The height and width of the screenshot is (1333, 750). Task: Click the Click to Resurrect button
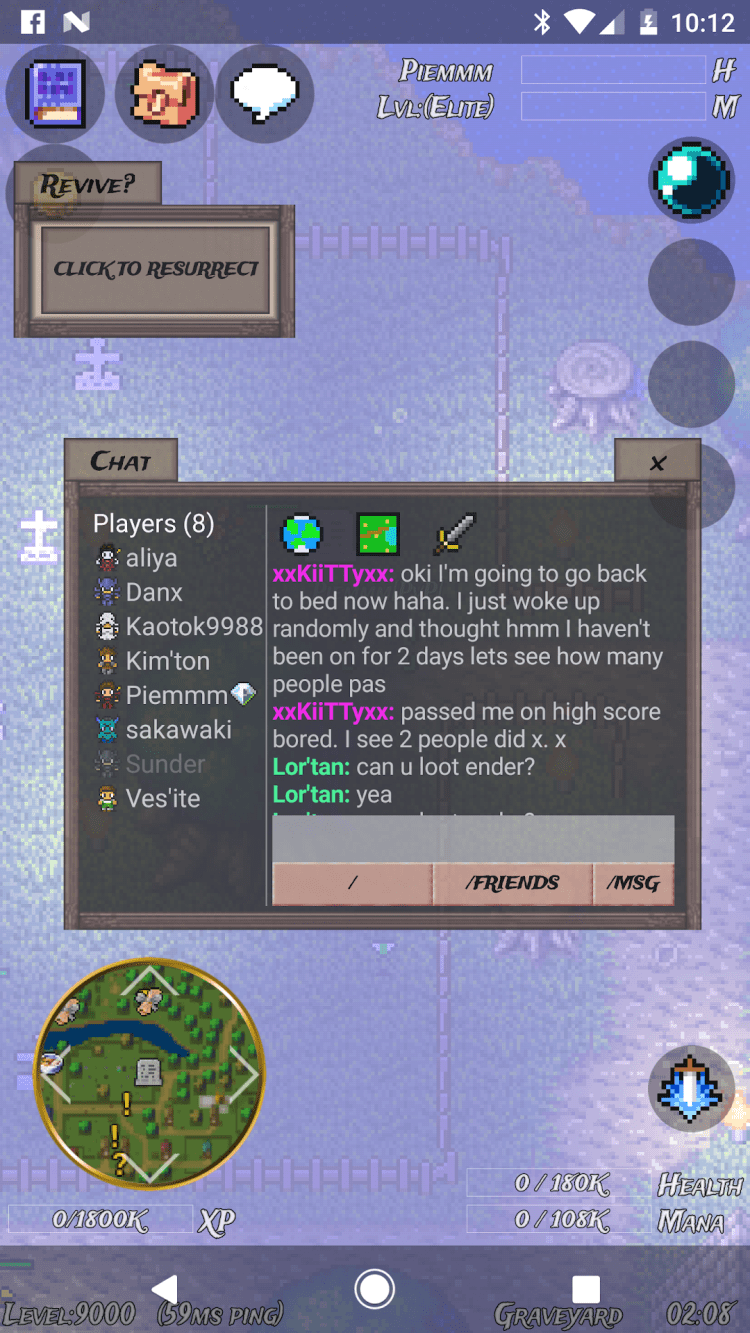[155, 269]
